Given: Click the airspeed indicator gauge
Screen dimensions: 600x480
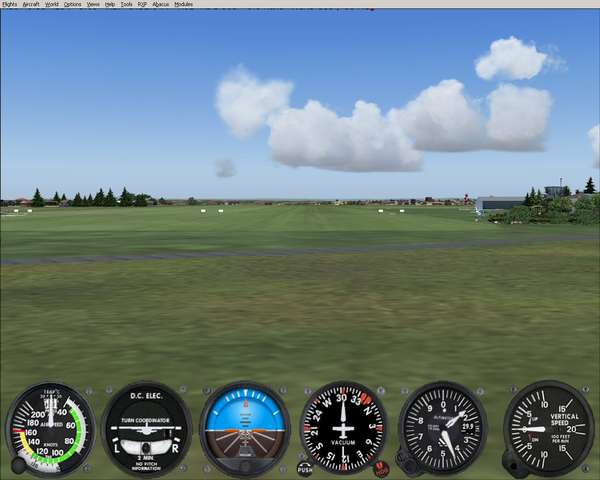Looking at the screenshot, I should click(49, 429).
